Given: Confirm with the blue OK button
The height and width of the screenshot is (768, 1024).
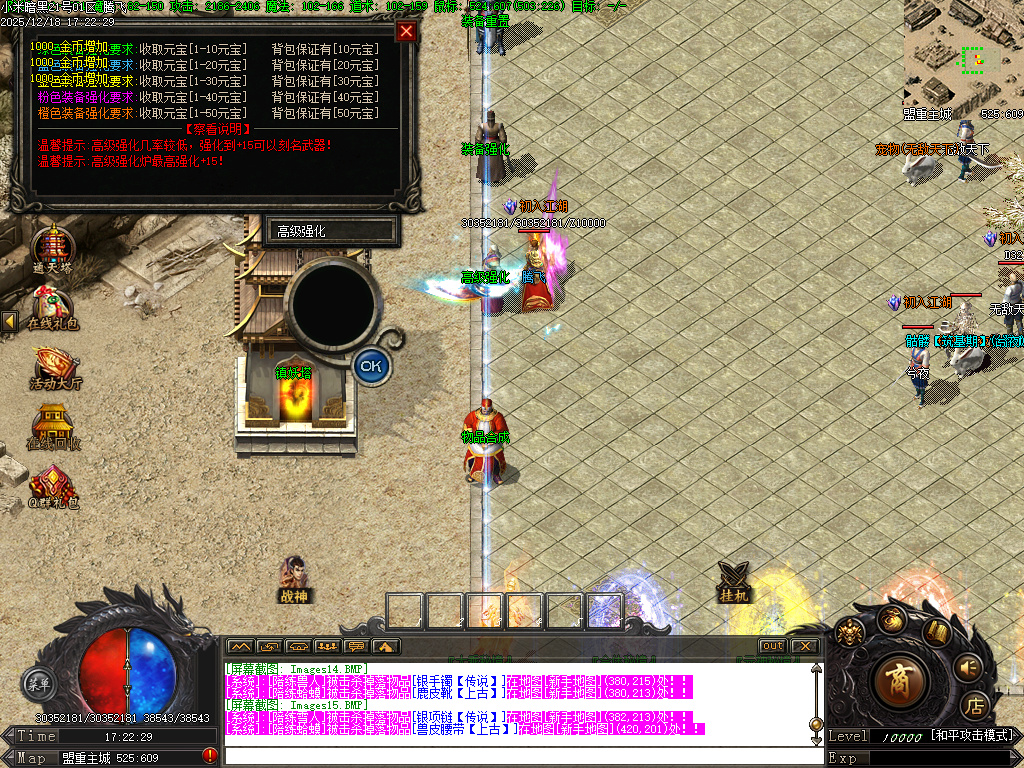Looking at the screenshot, I should coord(370,366).
